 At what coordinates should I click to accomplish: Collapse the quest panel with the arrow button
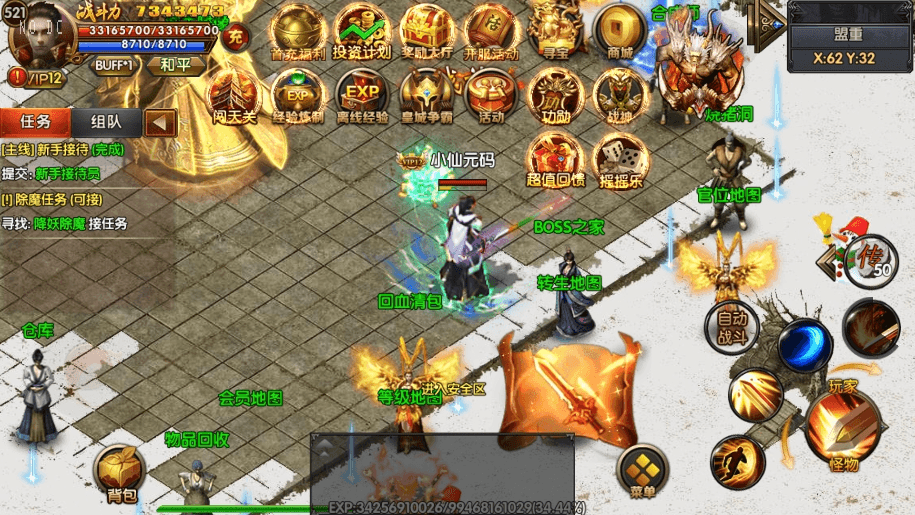160,123
